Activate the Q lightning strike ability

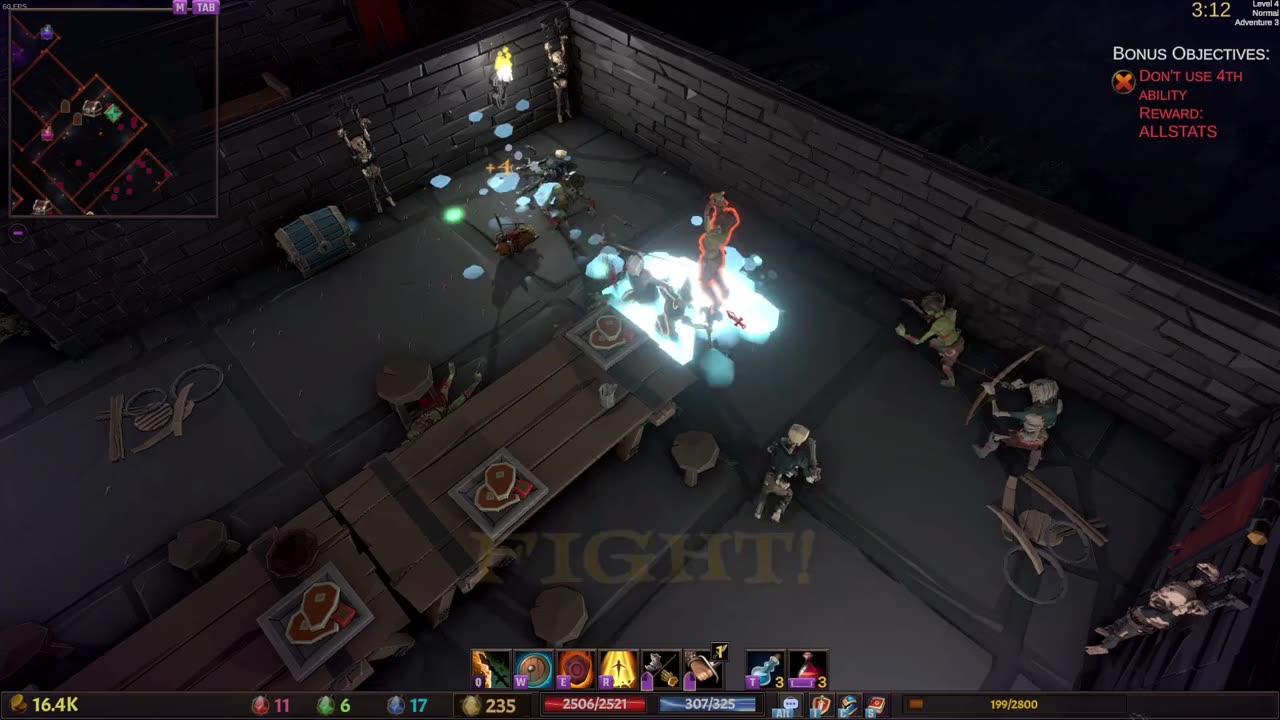pyautogui.click(x=490, y=669)
